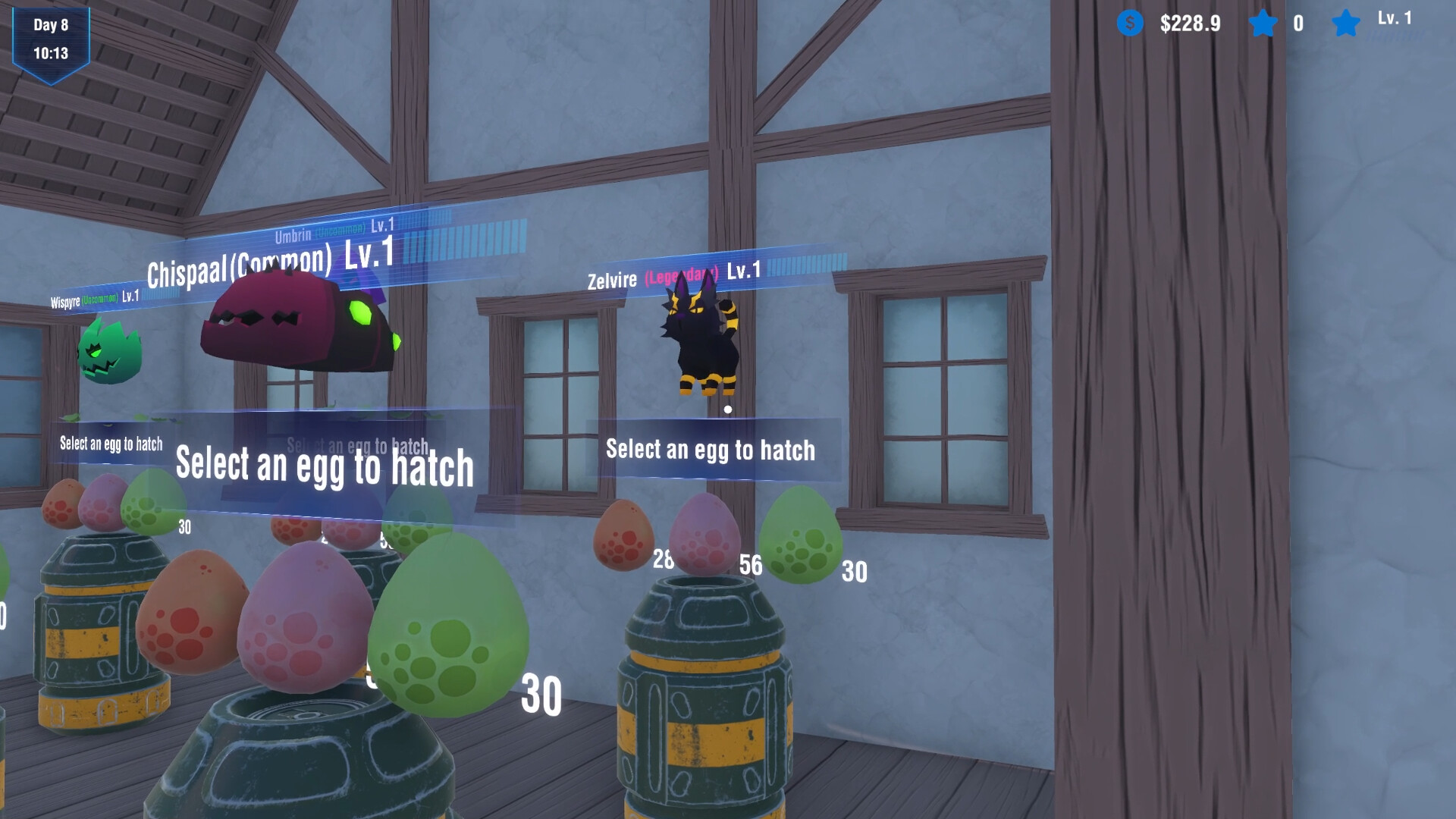Click the $228.9 money amount
Image resolution: width=1456 pixels, height=819 pixels.
coord(1189,24)
